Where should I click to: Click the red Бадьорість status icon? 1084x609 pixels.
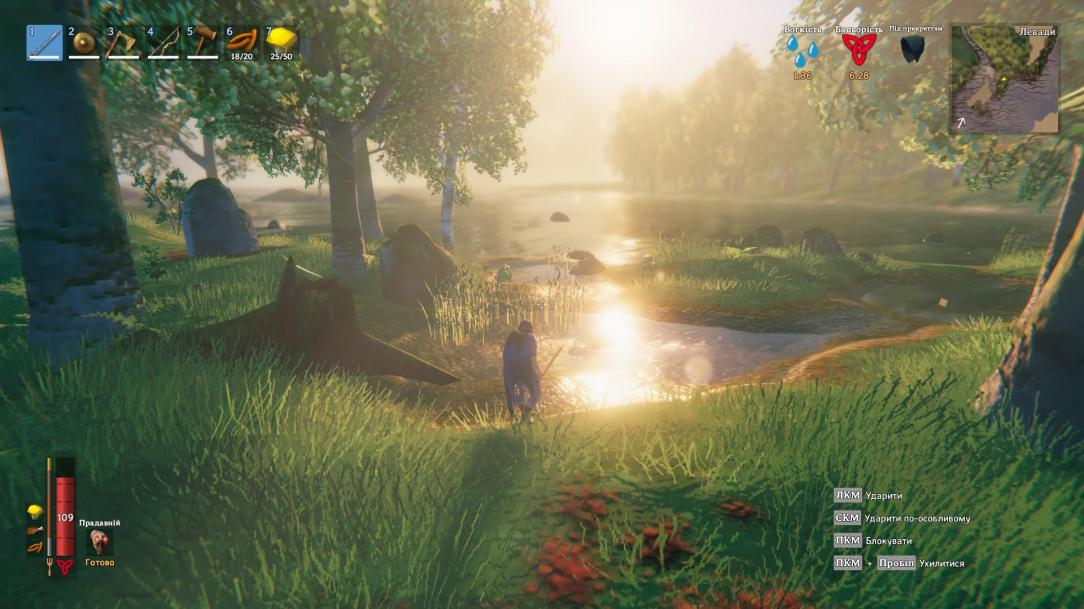pos(858,50)
